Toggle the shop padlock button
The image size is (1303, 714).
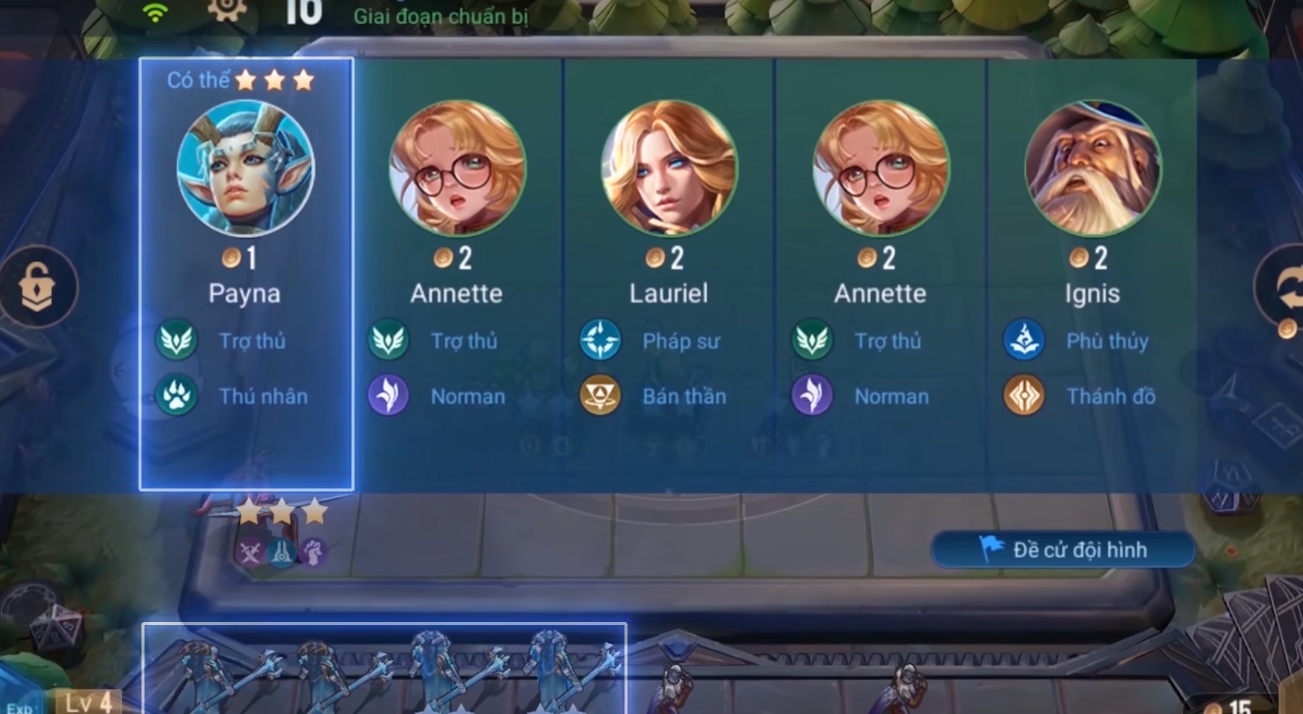(x=38, y=287)
